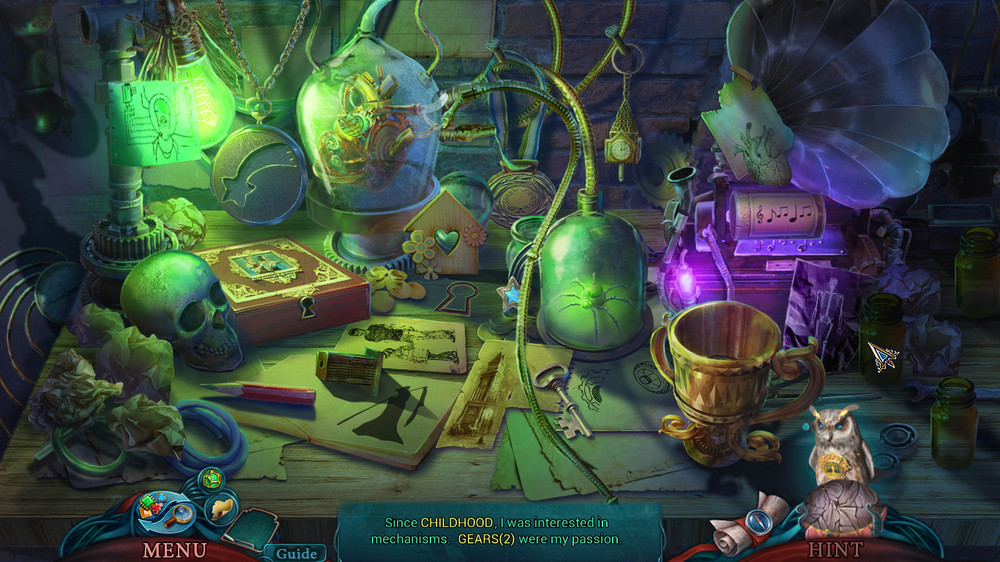Screen dimensions: 1000x562
Task: Open the strategy Guide
Action: pyautogui.click(x=296, y=553)
